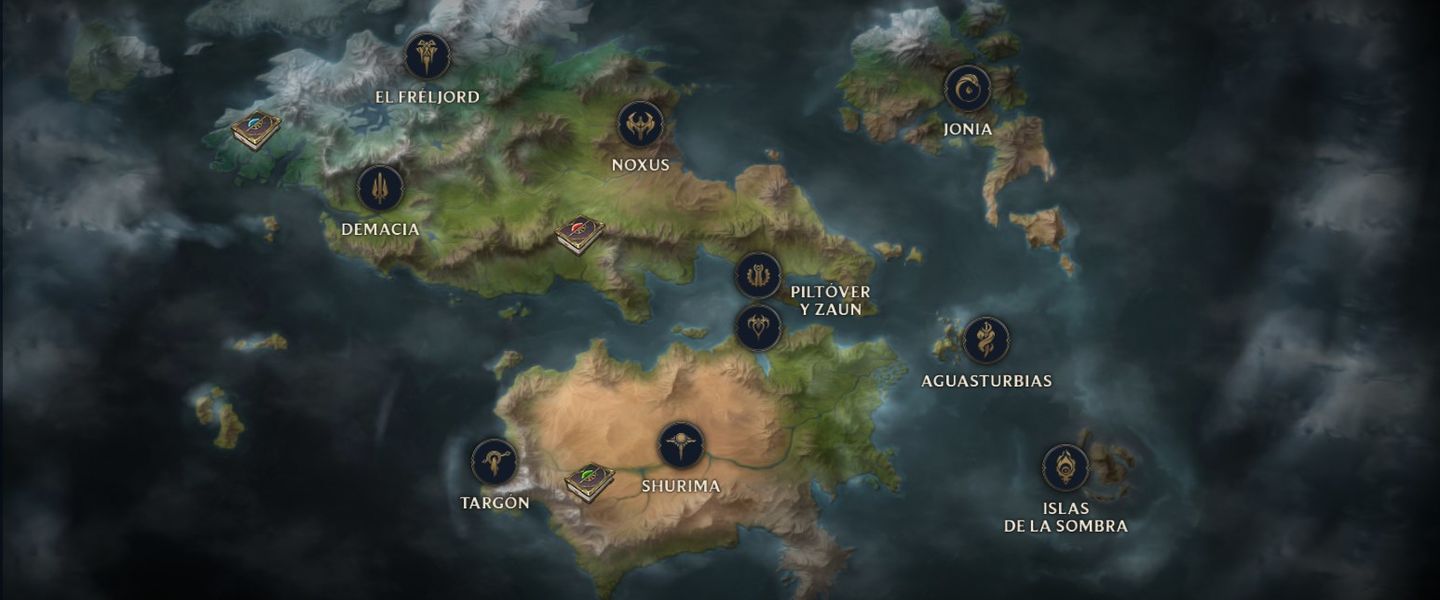This screenshot has height=600, width=1440.
Task: Select the El Freljord region emblem
Action: click(x=427, y=56)
